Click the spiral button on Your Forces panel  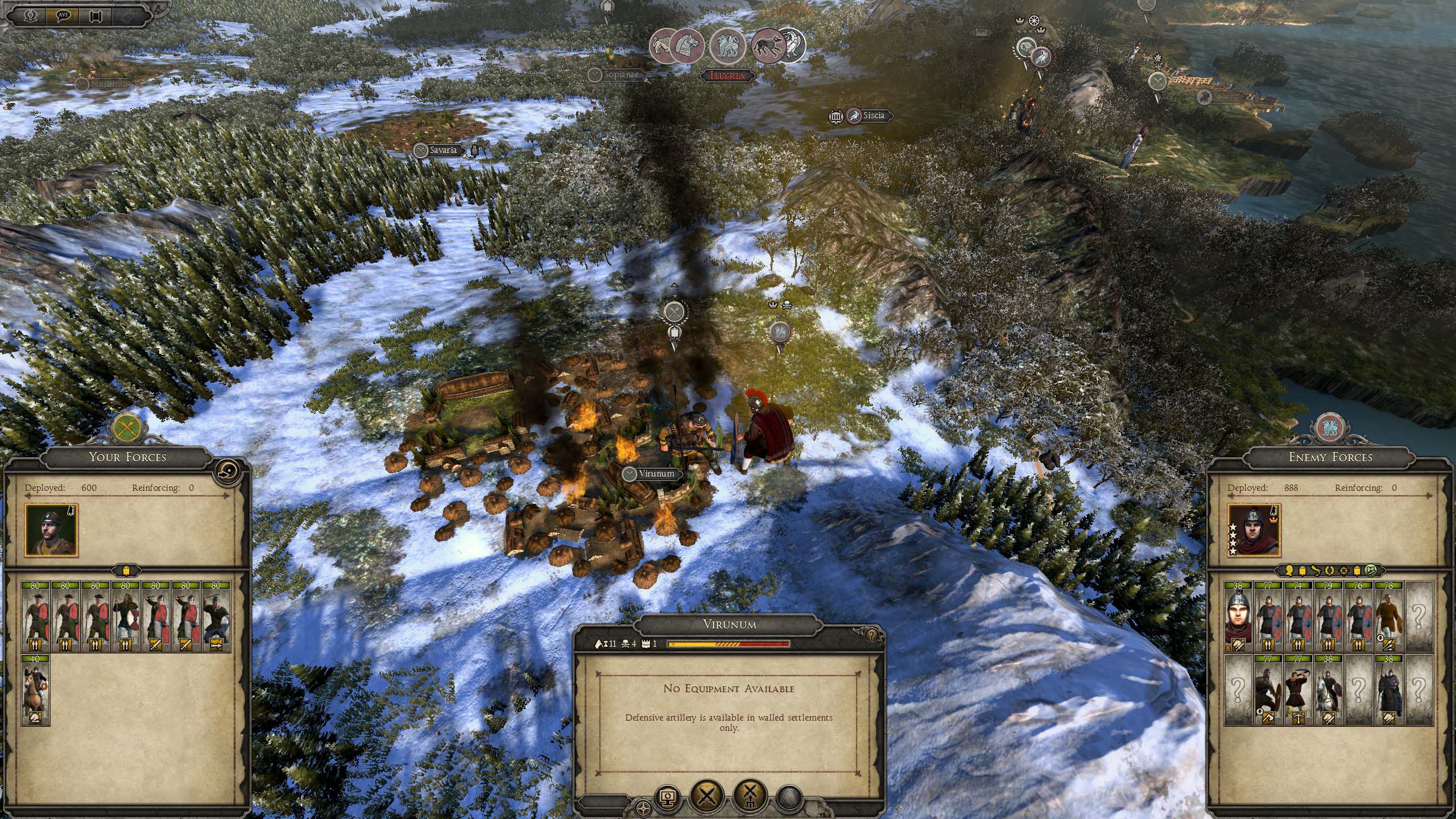point(228,470)
